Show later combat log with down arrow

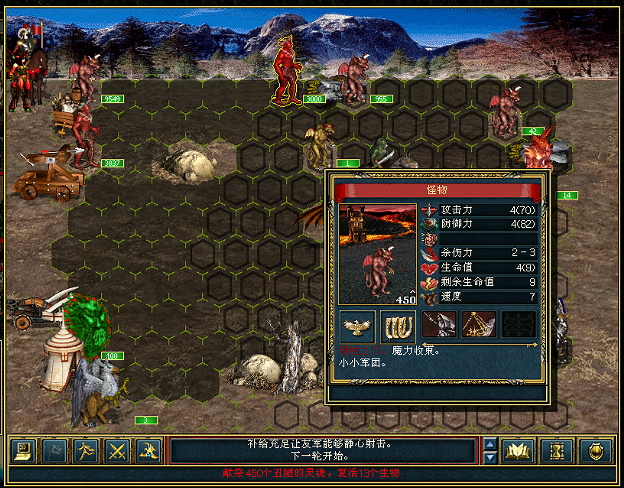490,457
